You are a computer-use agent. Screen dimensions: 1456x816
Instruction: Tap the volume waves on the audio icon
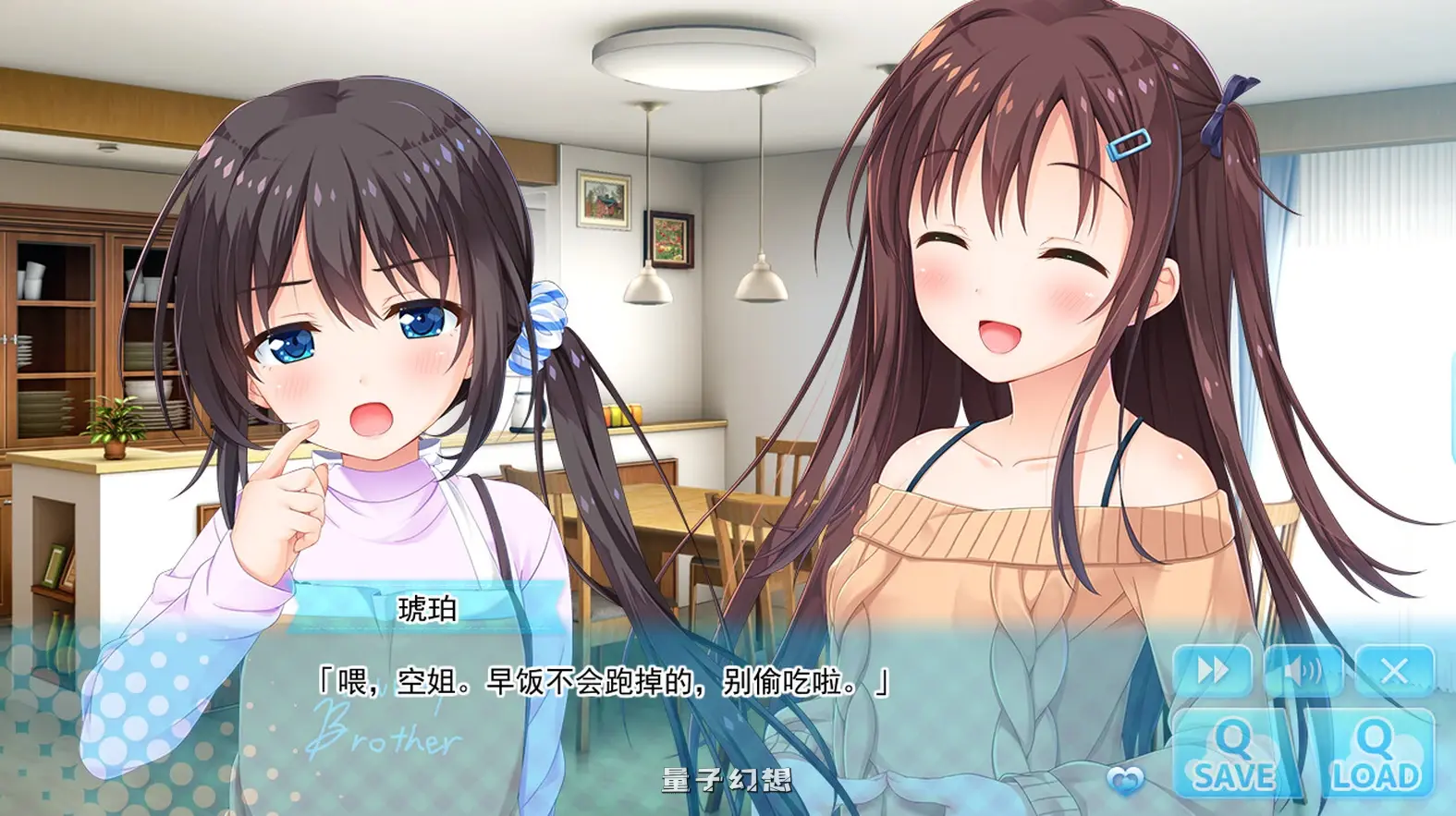click(x=1313, y=670)
